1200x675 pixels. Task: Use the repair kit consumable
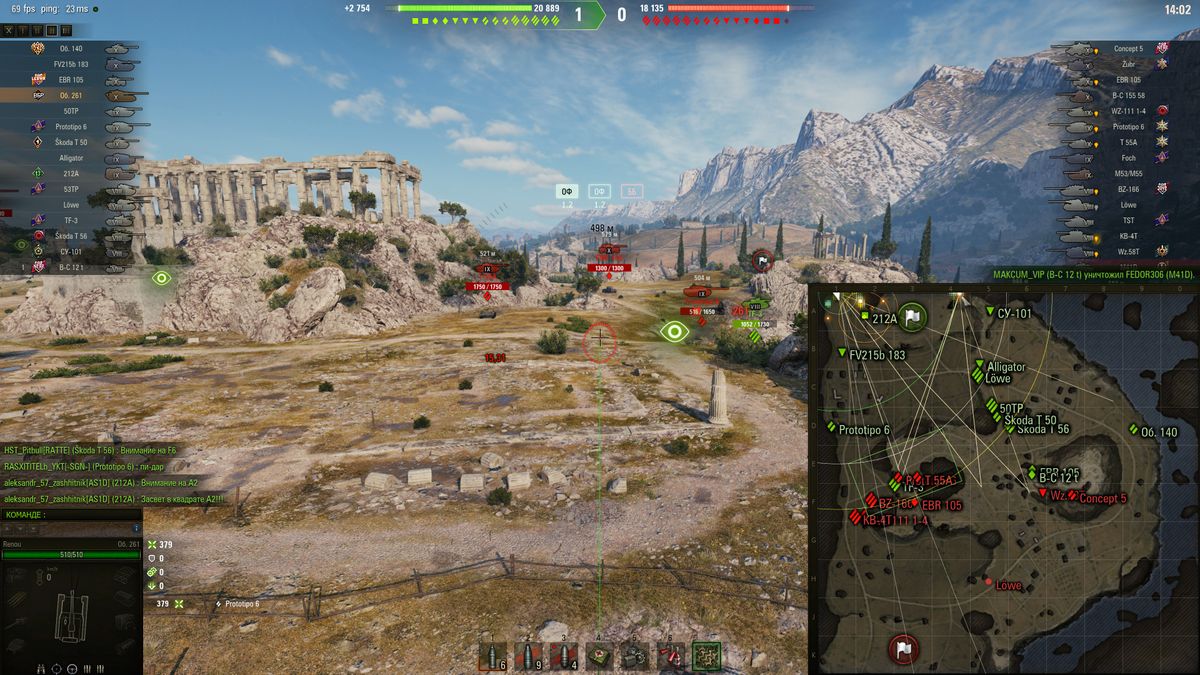point(635,655)
